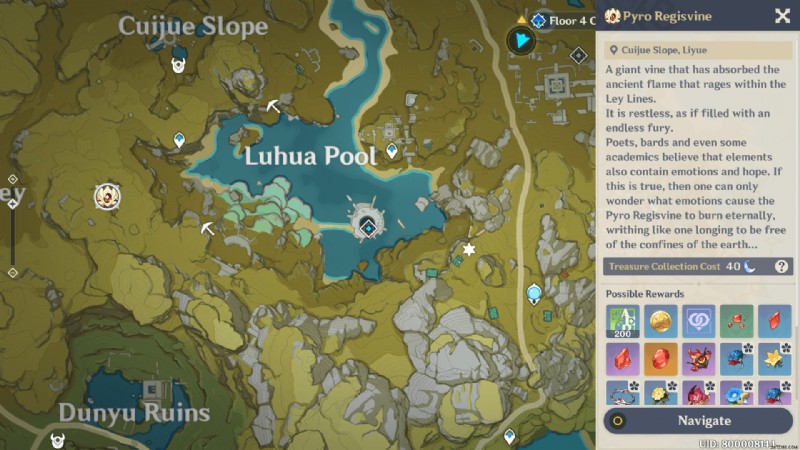The width and height of the screenshot is (800, 450).
Task: Select the Pyro Regisvine boss marker on map
Action: click(x=107, y=196)
